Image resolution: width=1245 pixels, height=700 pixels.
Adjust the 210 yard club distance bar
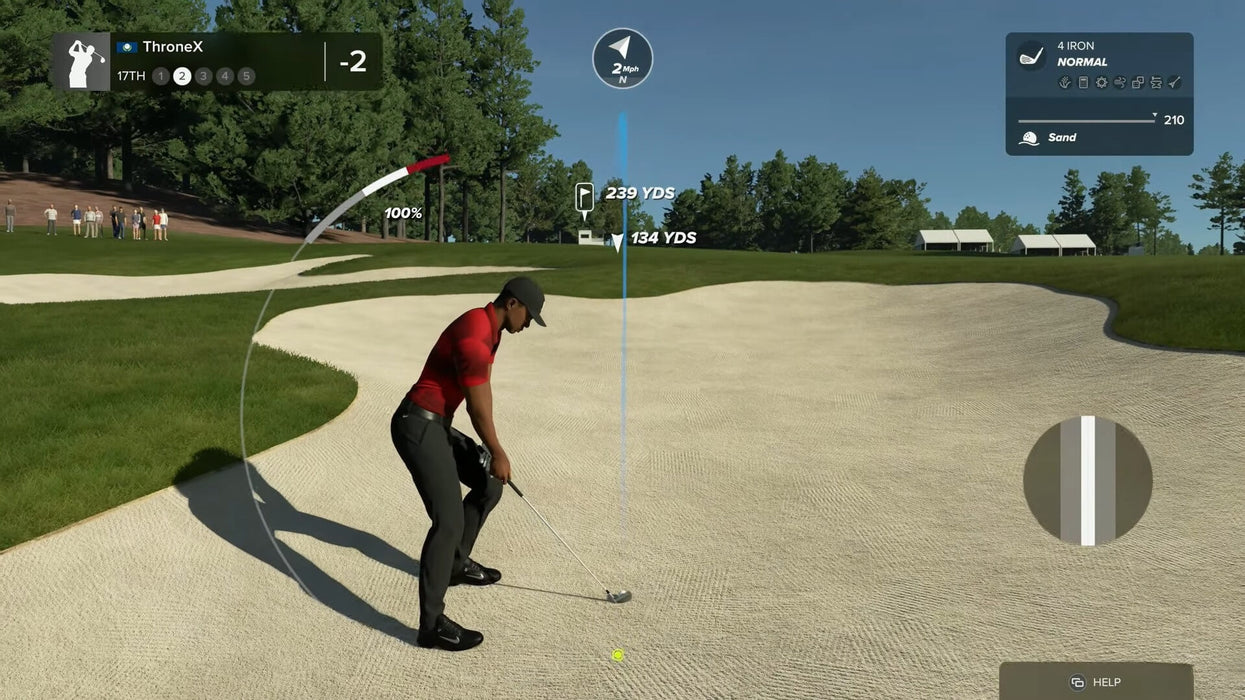click(x=1087, y=121)
